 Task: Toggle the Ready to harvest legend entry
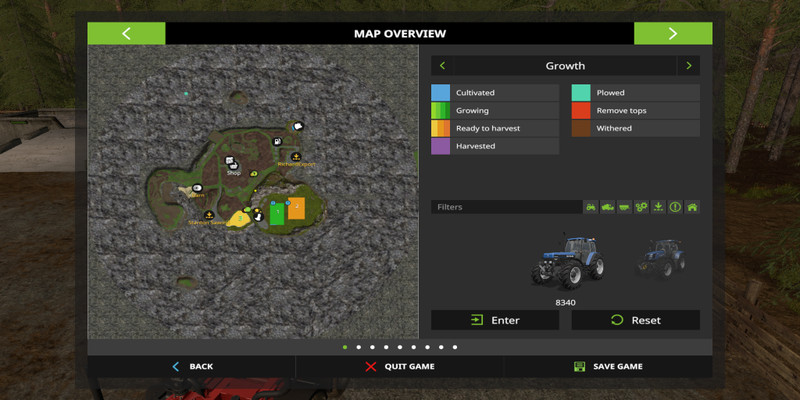(495, 129)
